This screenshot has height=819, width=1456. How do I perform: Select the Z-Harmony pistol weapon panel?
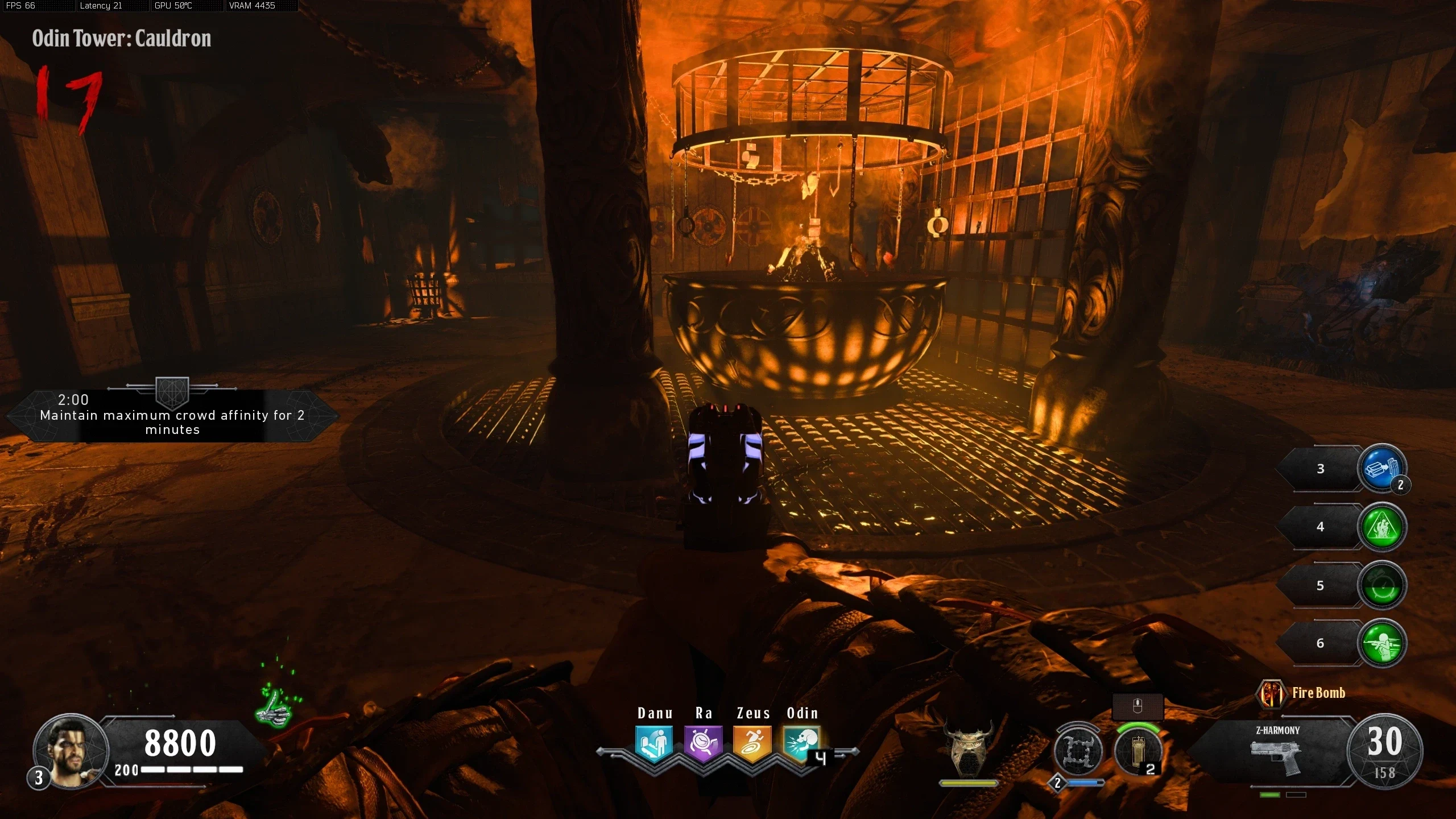click(x=1277, y=752)
